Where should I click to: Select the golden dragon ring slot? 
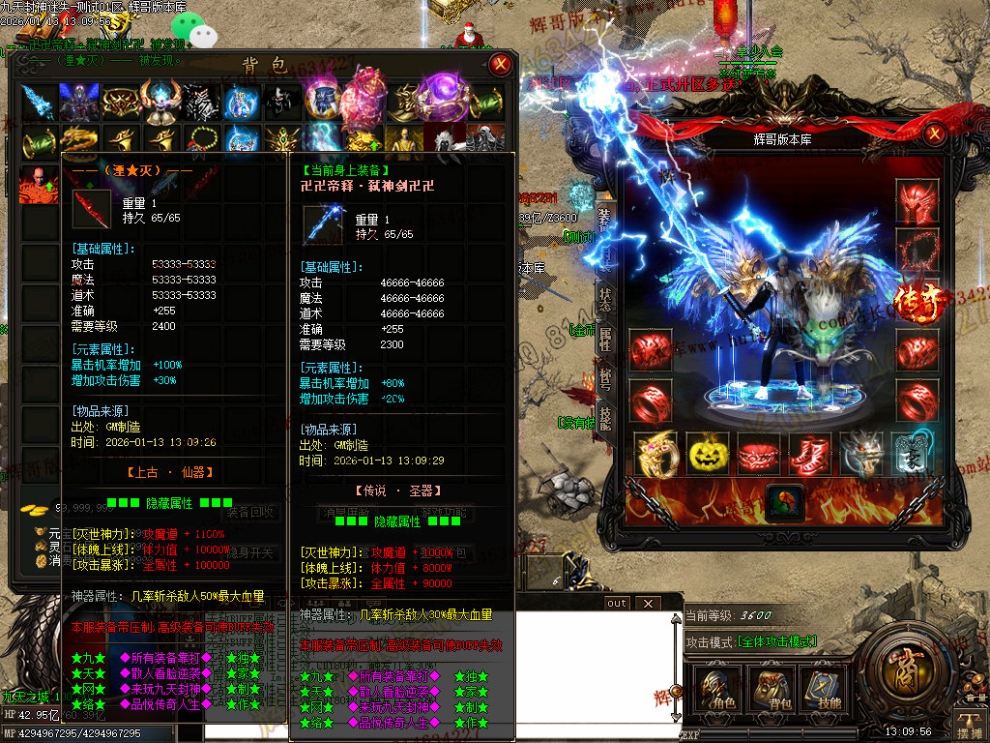pos(657,454)
